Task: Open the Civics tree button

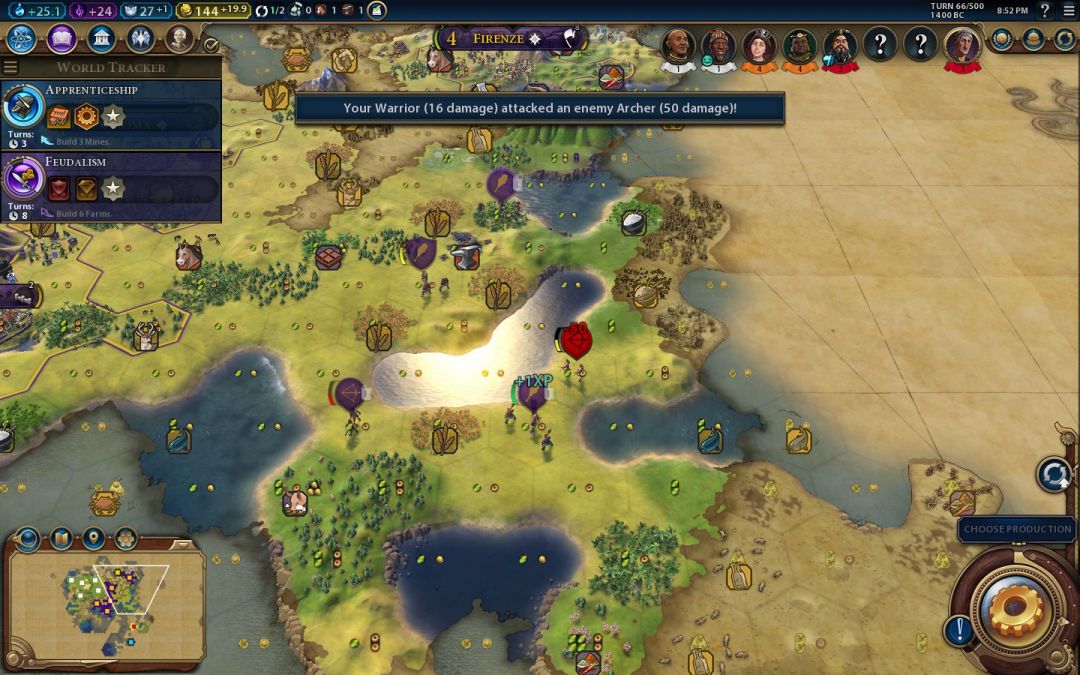Action: pyautogui.click(x=62, y=39)
